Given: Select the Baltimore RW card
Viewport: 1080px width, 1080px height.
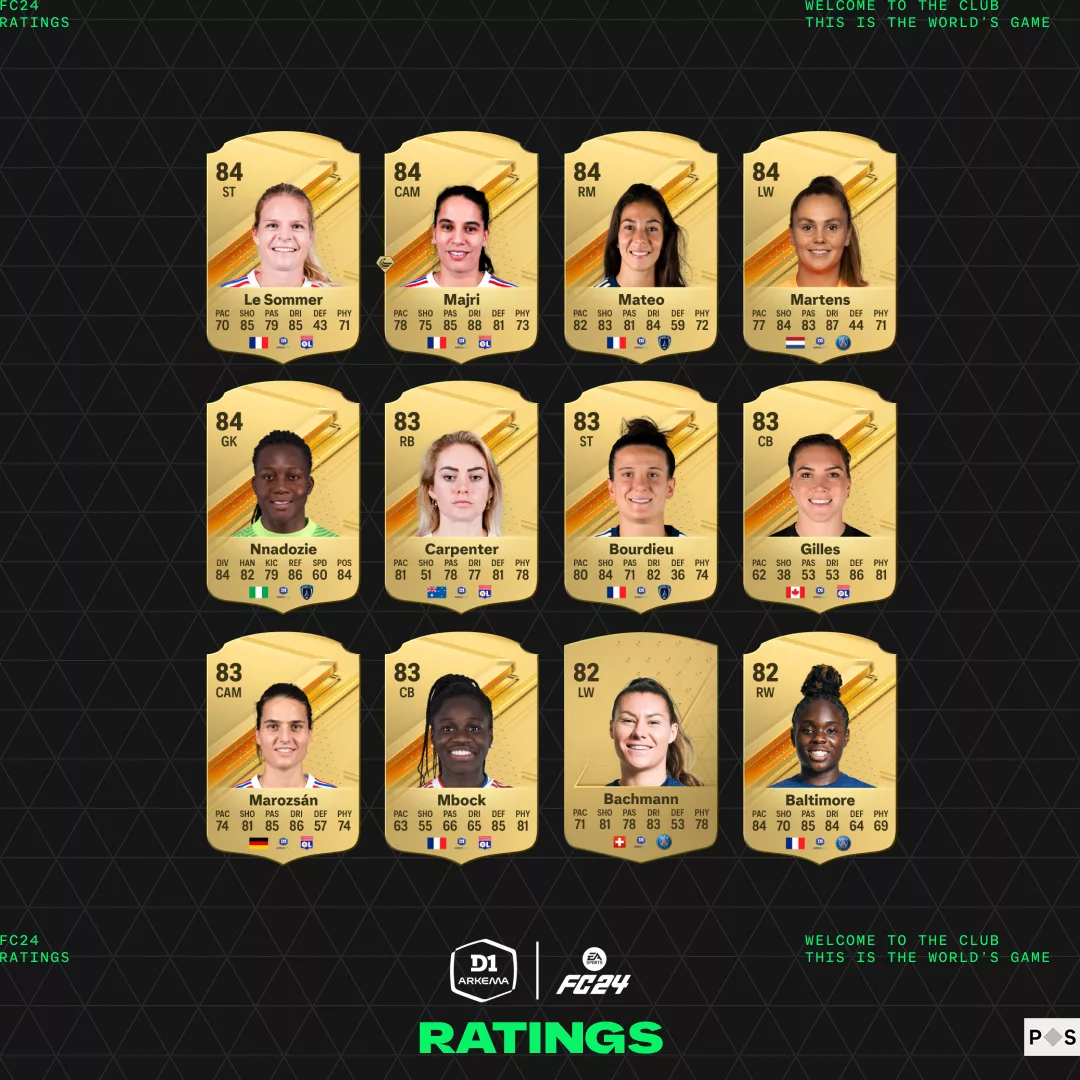Looking at the screenshot, I should [x=820, y=745].
